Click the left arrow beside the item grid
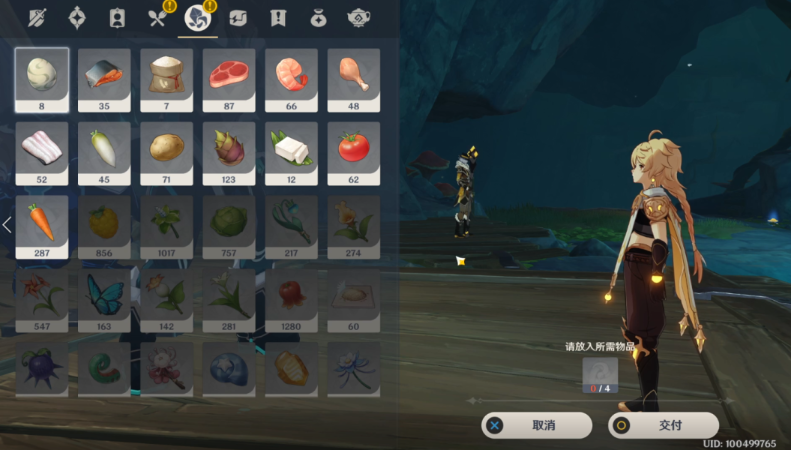Screen dimensions: 791x450 tap(7, 225)
